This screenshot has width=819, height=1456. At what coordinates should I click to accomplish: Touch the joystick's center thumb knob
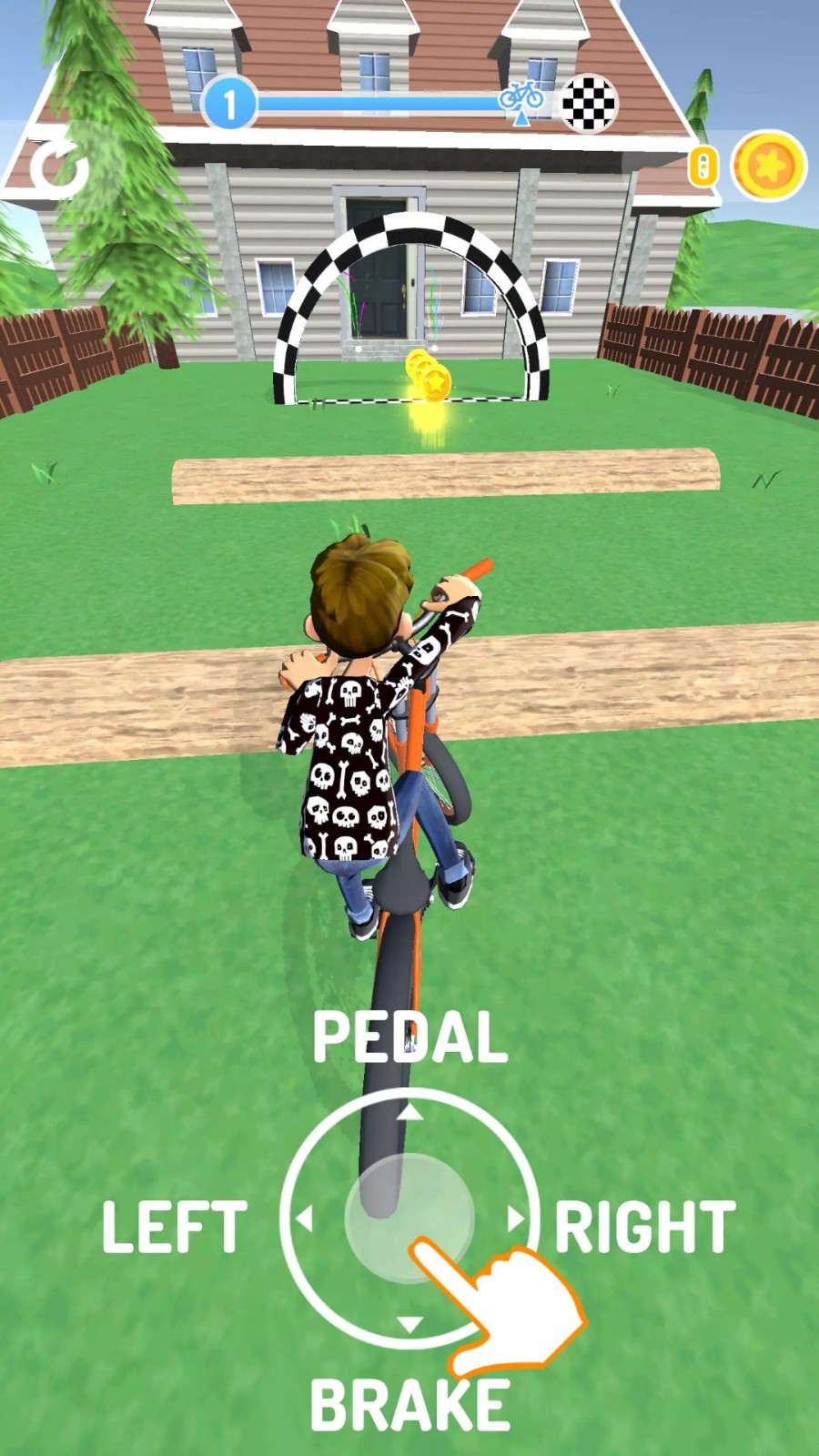click(x=409, y=1218)
